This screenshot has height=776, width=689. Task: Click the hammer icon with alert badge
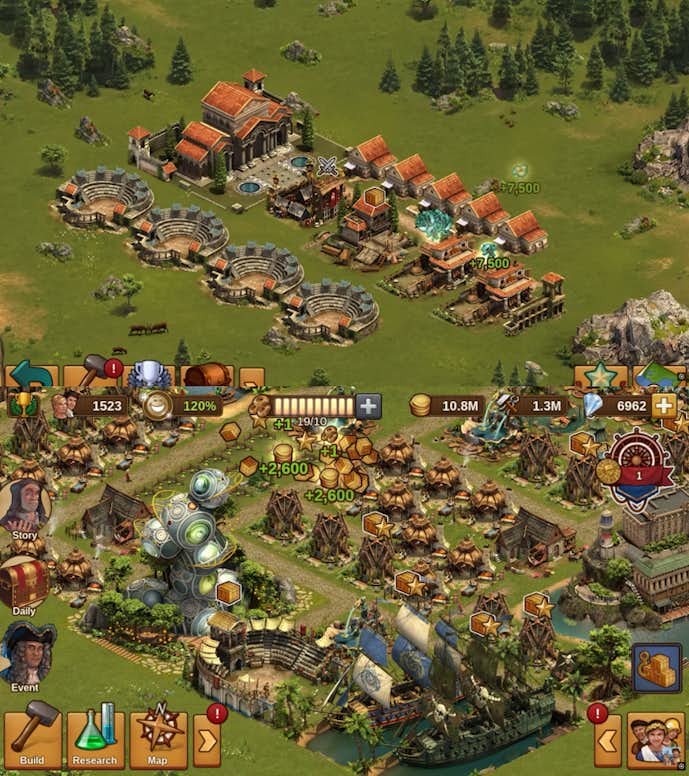[x=93, y=375]
